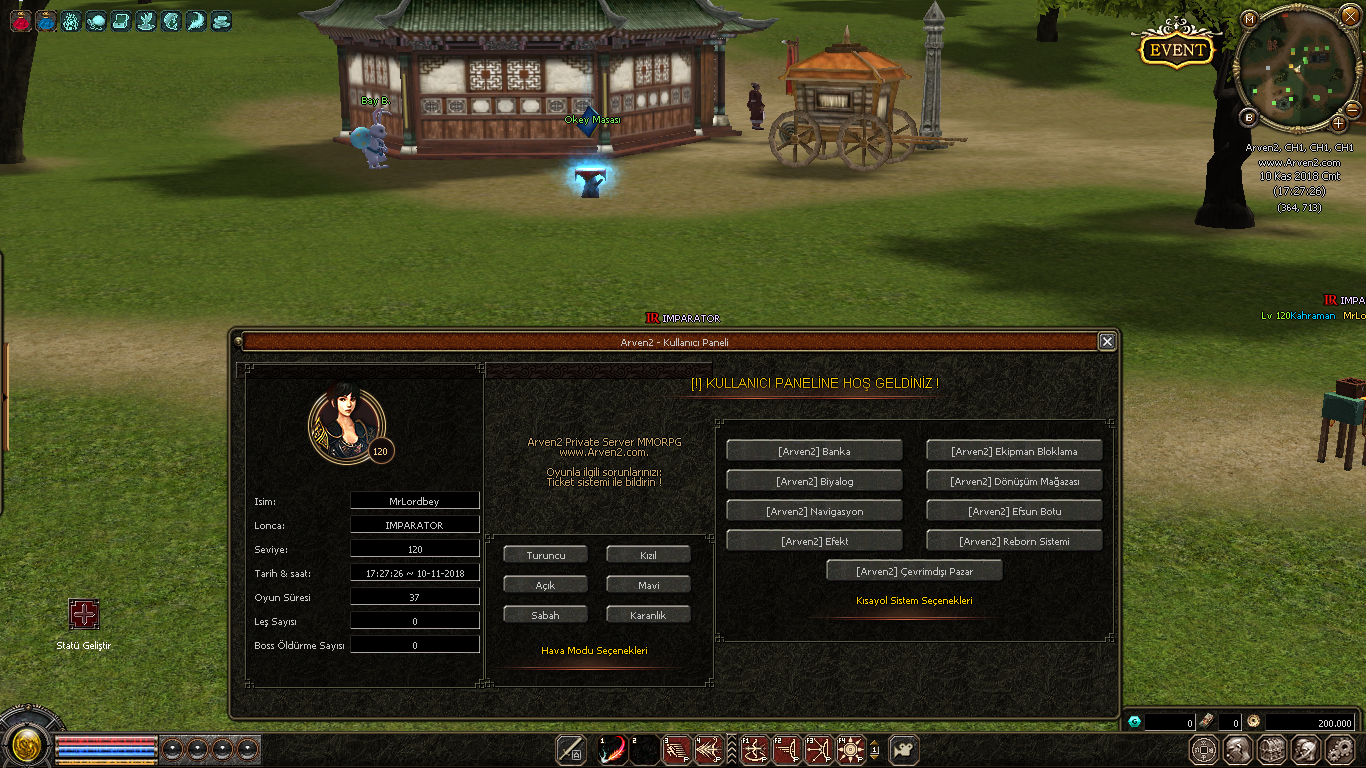Click the Statü Geliştir red cross icon
This screenshot has height=768, width=1366.
click(83, 614)
